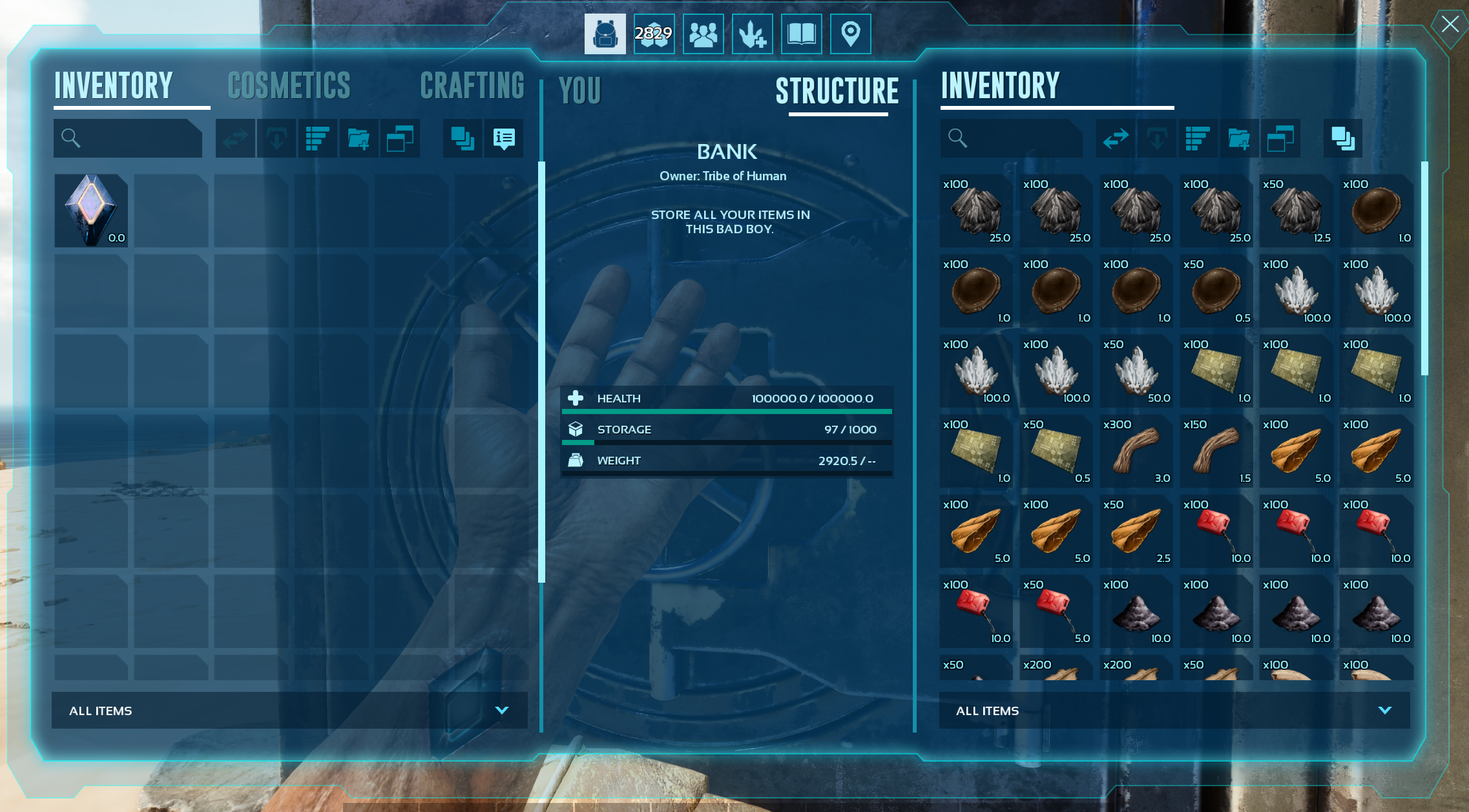Image resolution: width=1469 pixels, height=812 pixels.
Task: Select the Structure panel tab
Action: 837,91
